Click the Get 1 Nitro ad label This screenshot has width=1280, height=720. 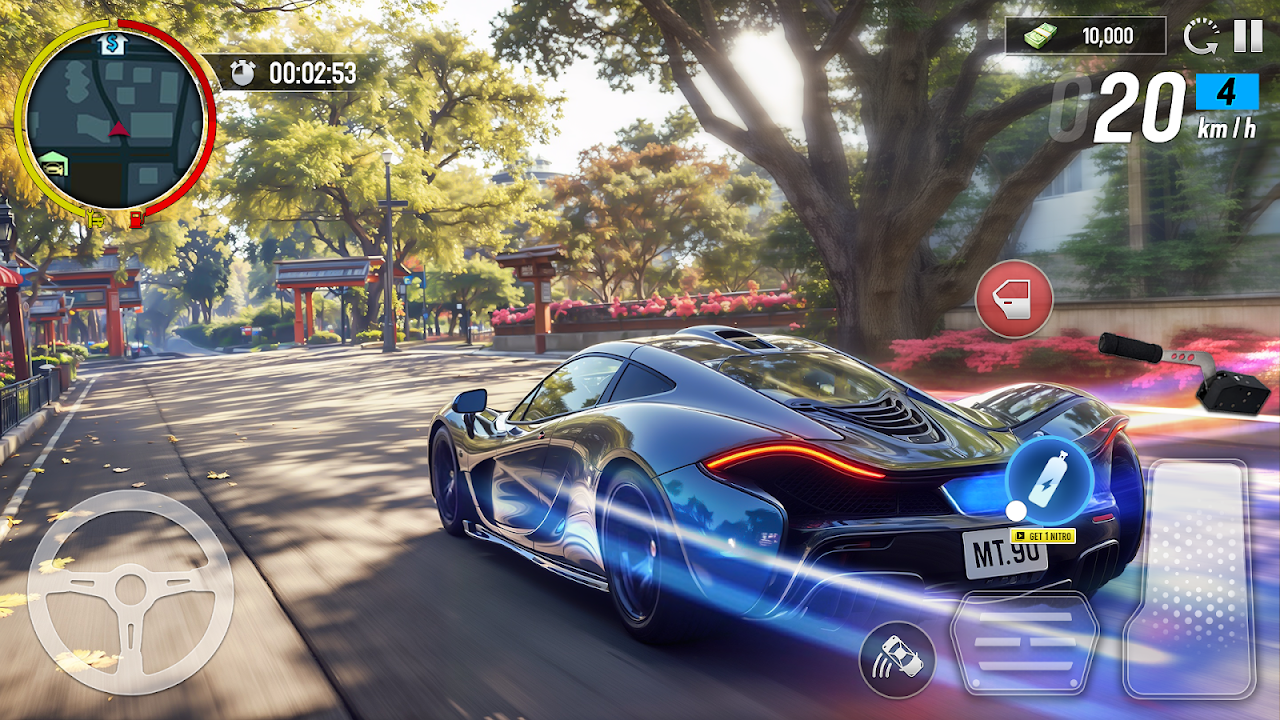(x=1044, y=537)
